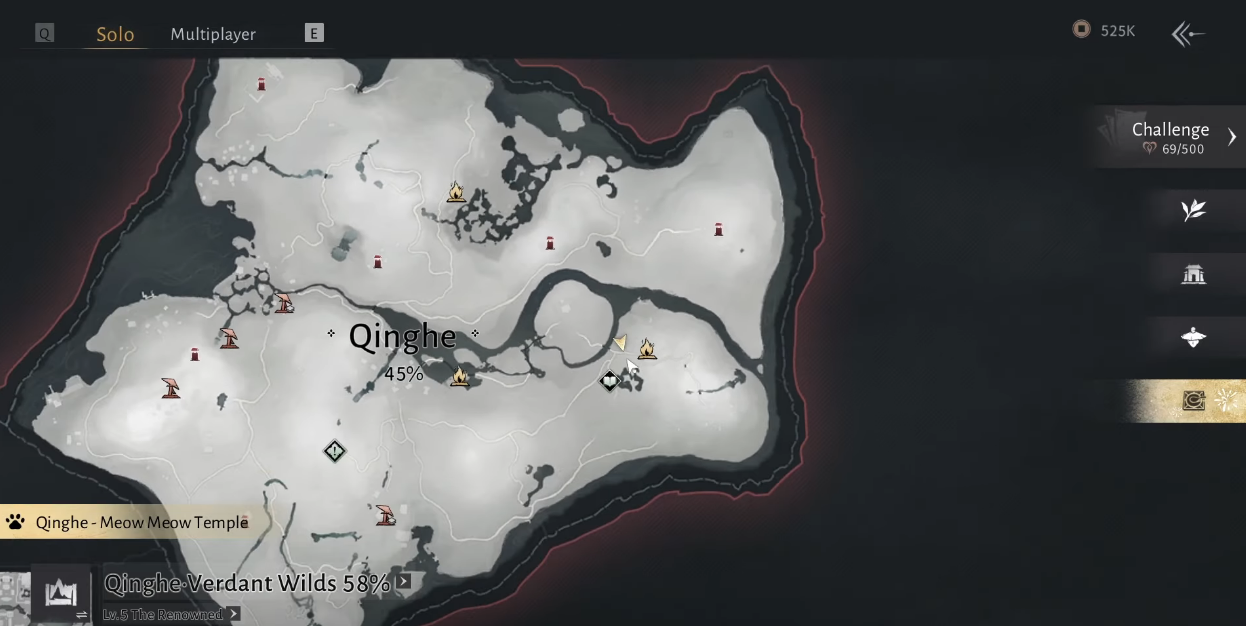
Task: Select the southernmost red pavilion marker
Action: coord(385,515)
